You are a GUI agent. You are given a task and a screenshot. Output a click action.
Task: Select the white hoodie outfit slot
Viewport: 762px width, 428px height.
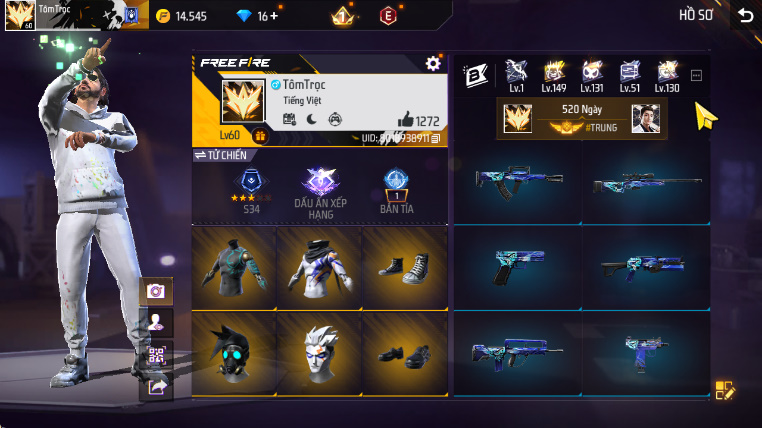[x=319, y=267]
